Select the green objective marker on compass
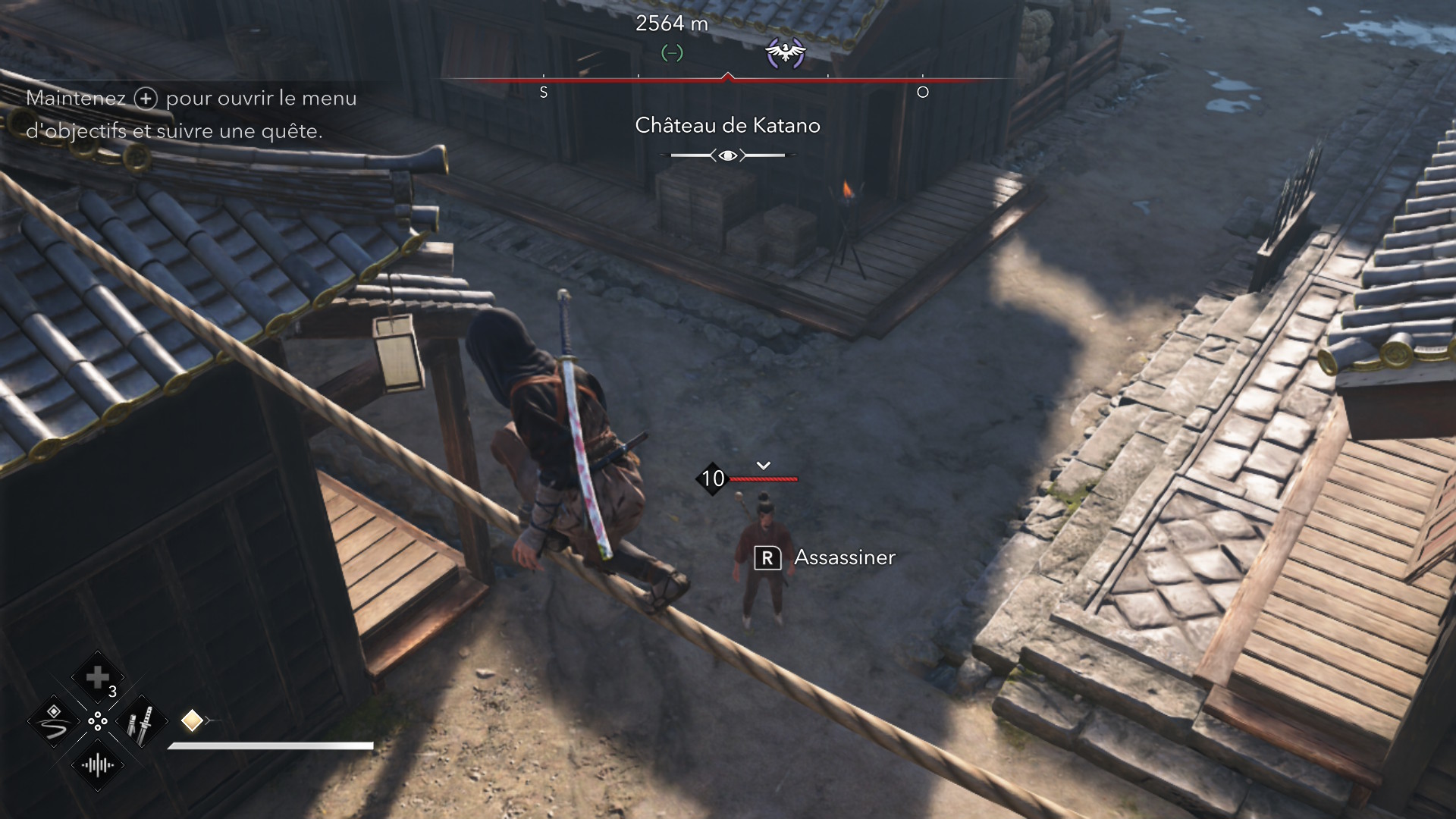The height and width of the screenshot is (819, 1456). coord(672,53)
